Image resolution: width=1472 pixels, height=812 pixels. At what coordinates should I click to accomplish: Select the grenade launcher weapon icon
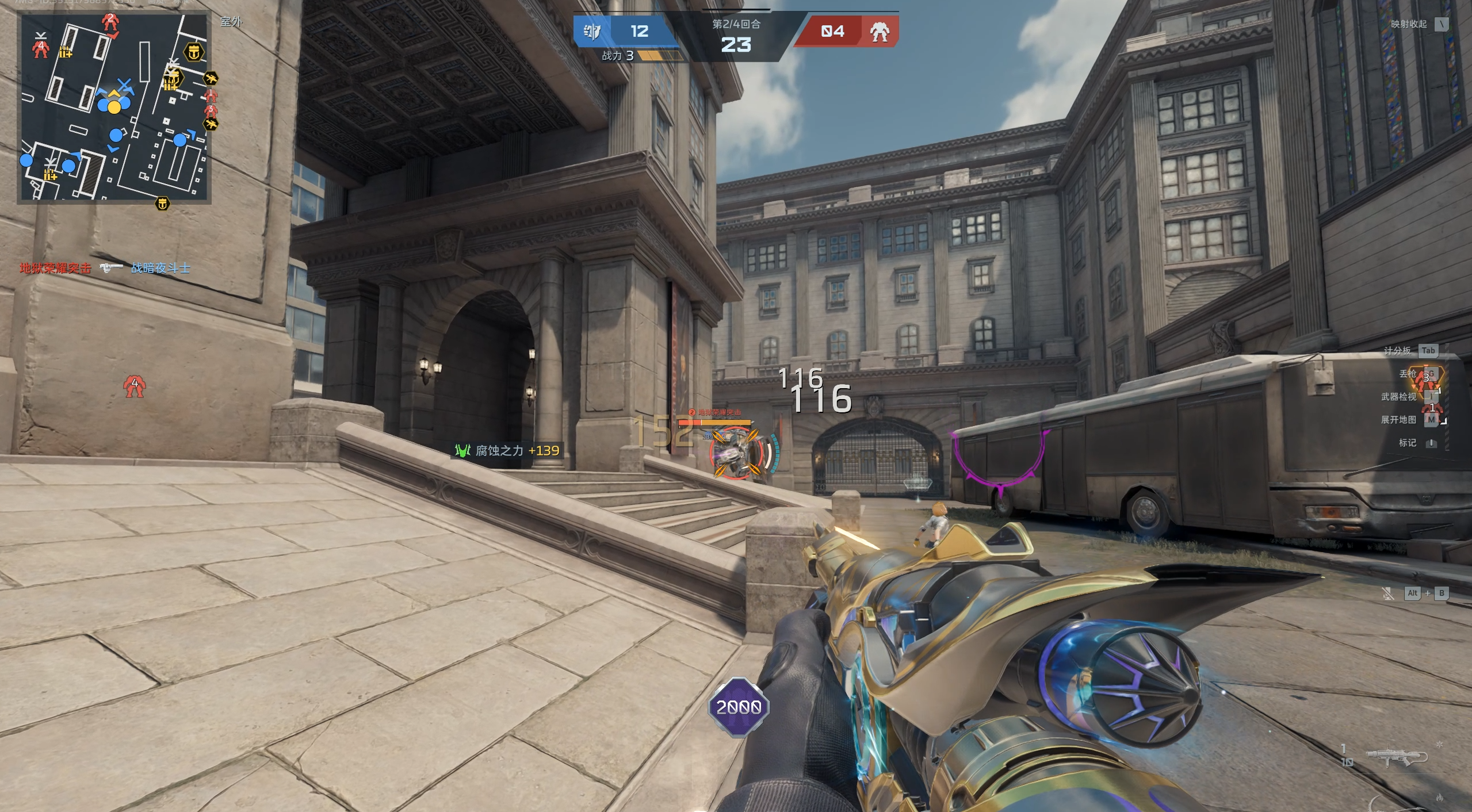point(1397,757)
